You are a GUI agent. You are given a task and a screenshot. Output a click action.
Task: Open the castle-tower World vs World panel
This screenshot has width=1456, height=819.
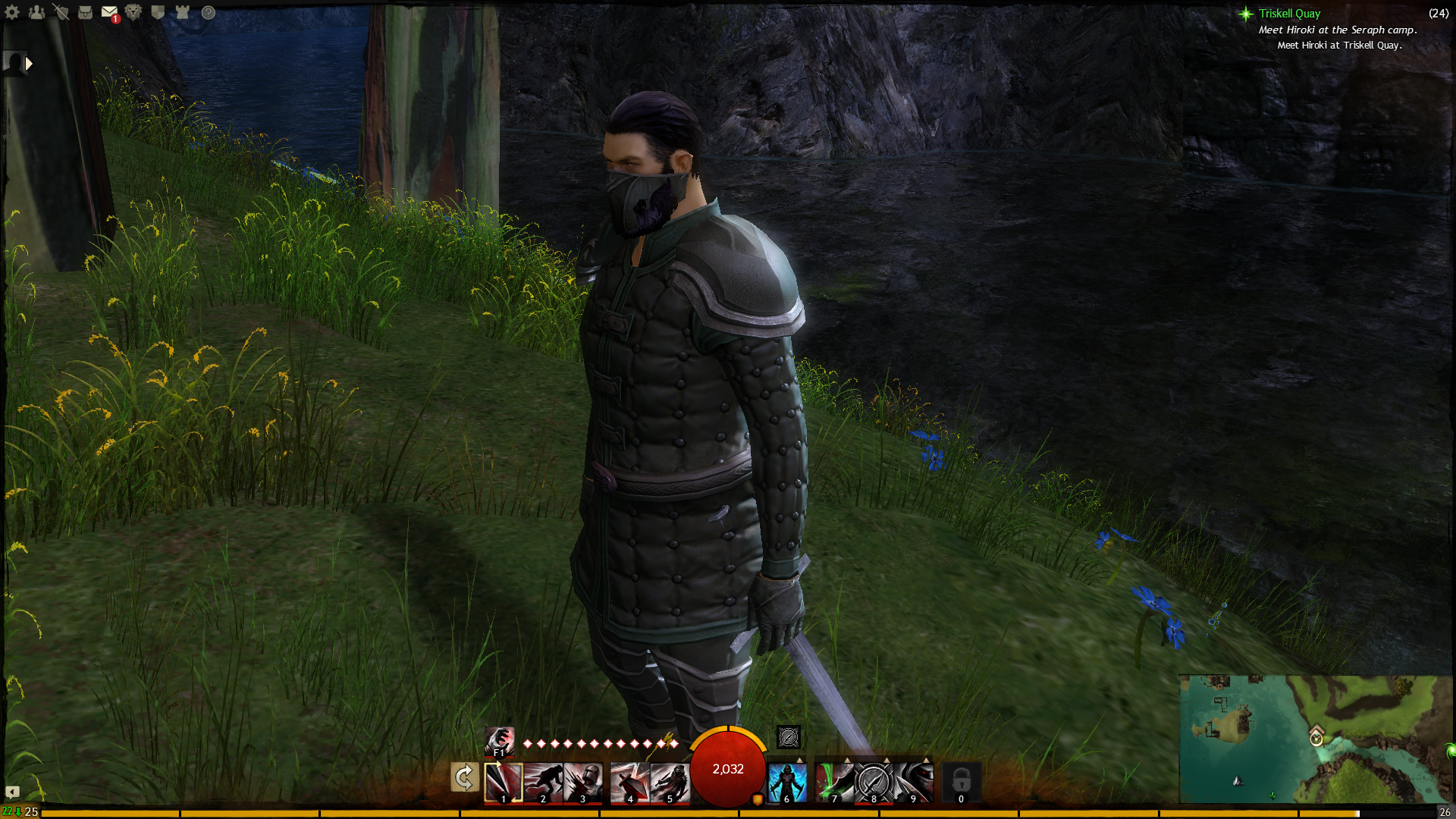(182, 12)
